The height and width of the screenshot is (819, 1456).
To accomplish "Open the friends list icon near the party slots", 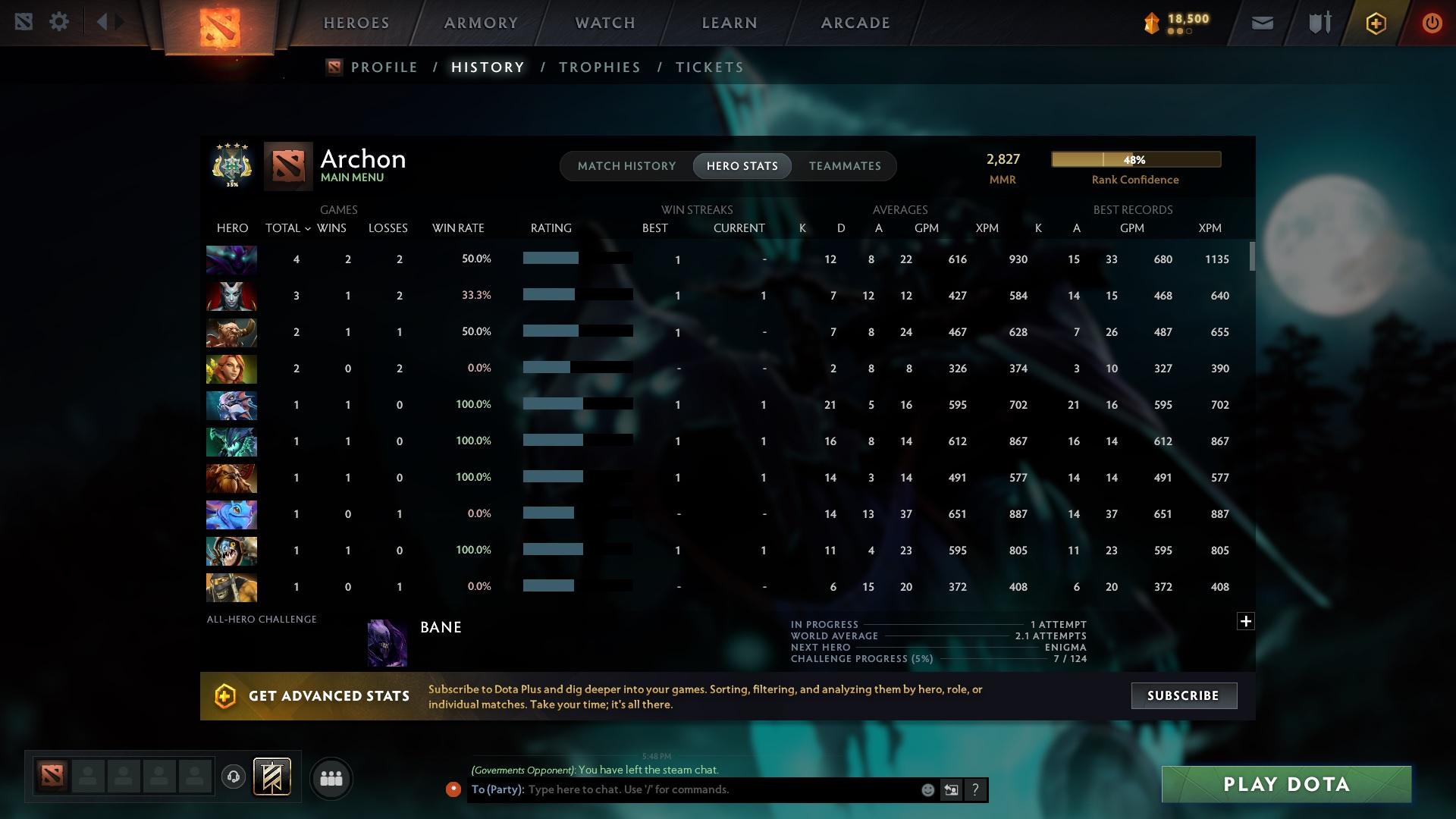I will [331, 778].
